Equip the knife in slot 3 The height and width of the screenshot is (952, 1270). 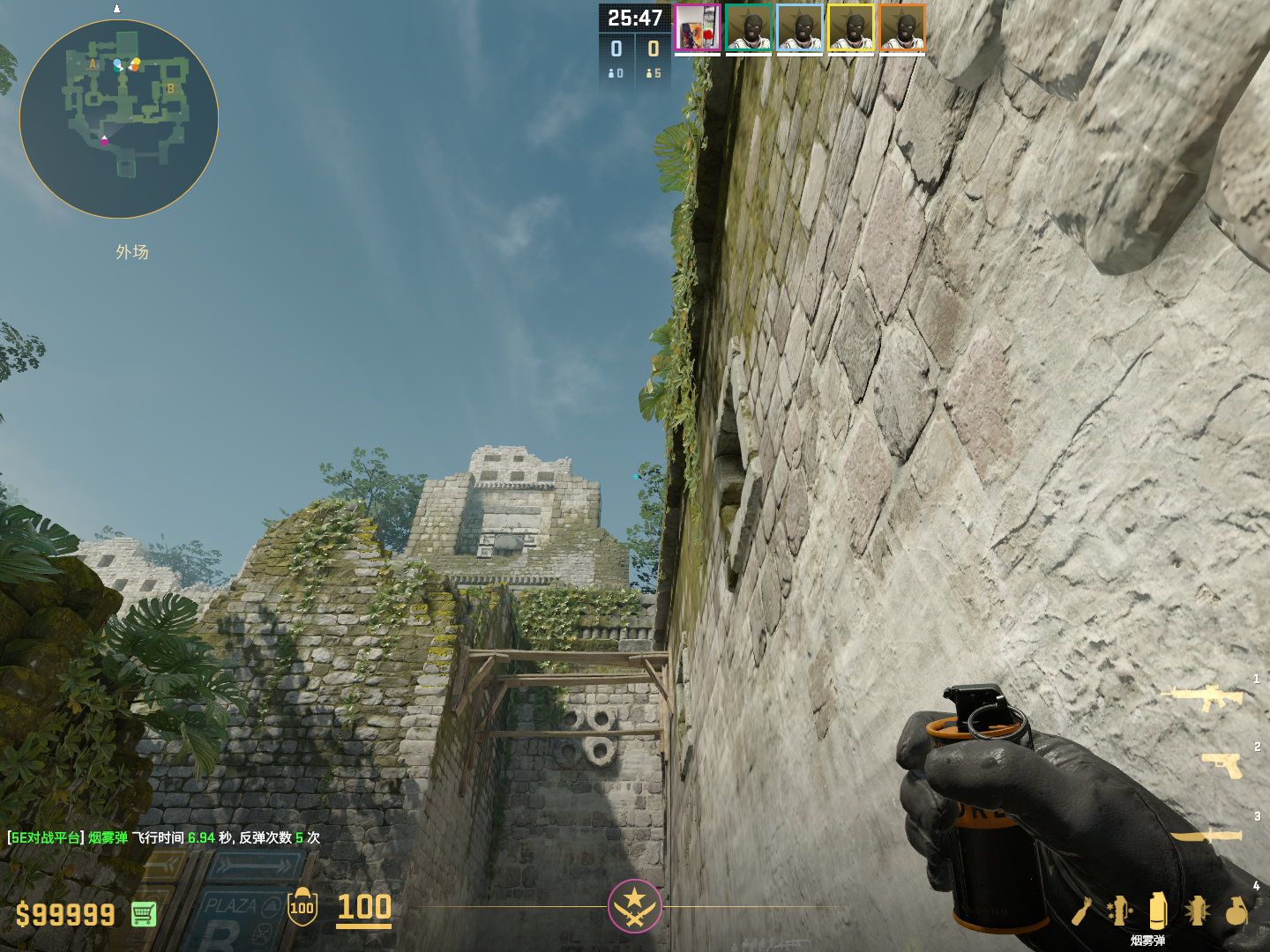tap(1206, 835)
